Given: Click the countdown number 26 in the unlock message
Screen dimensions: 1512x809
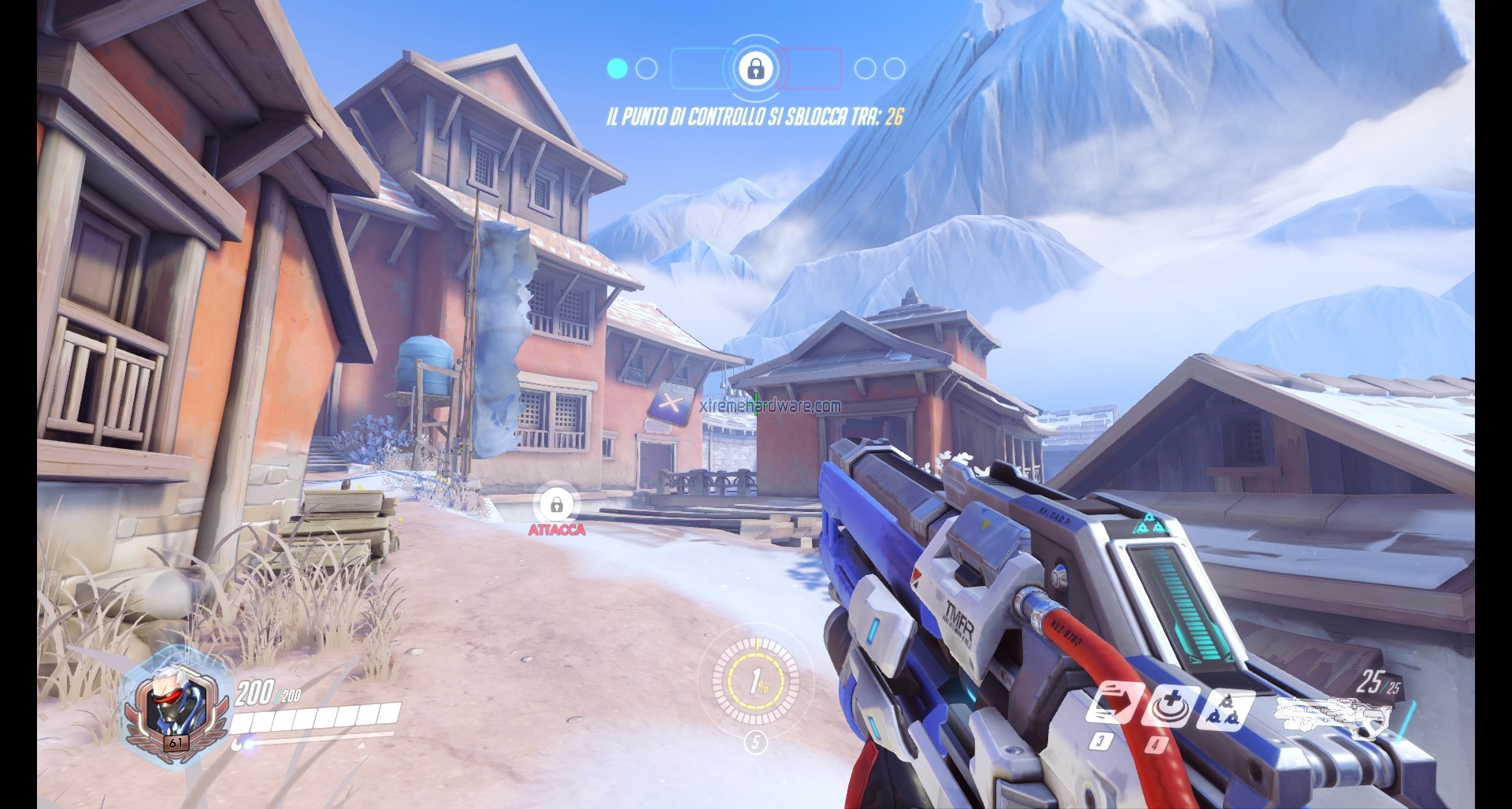Looking at the screenshot, I should (895, 115).
